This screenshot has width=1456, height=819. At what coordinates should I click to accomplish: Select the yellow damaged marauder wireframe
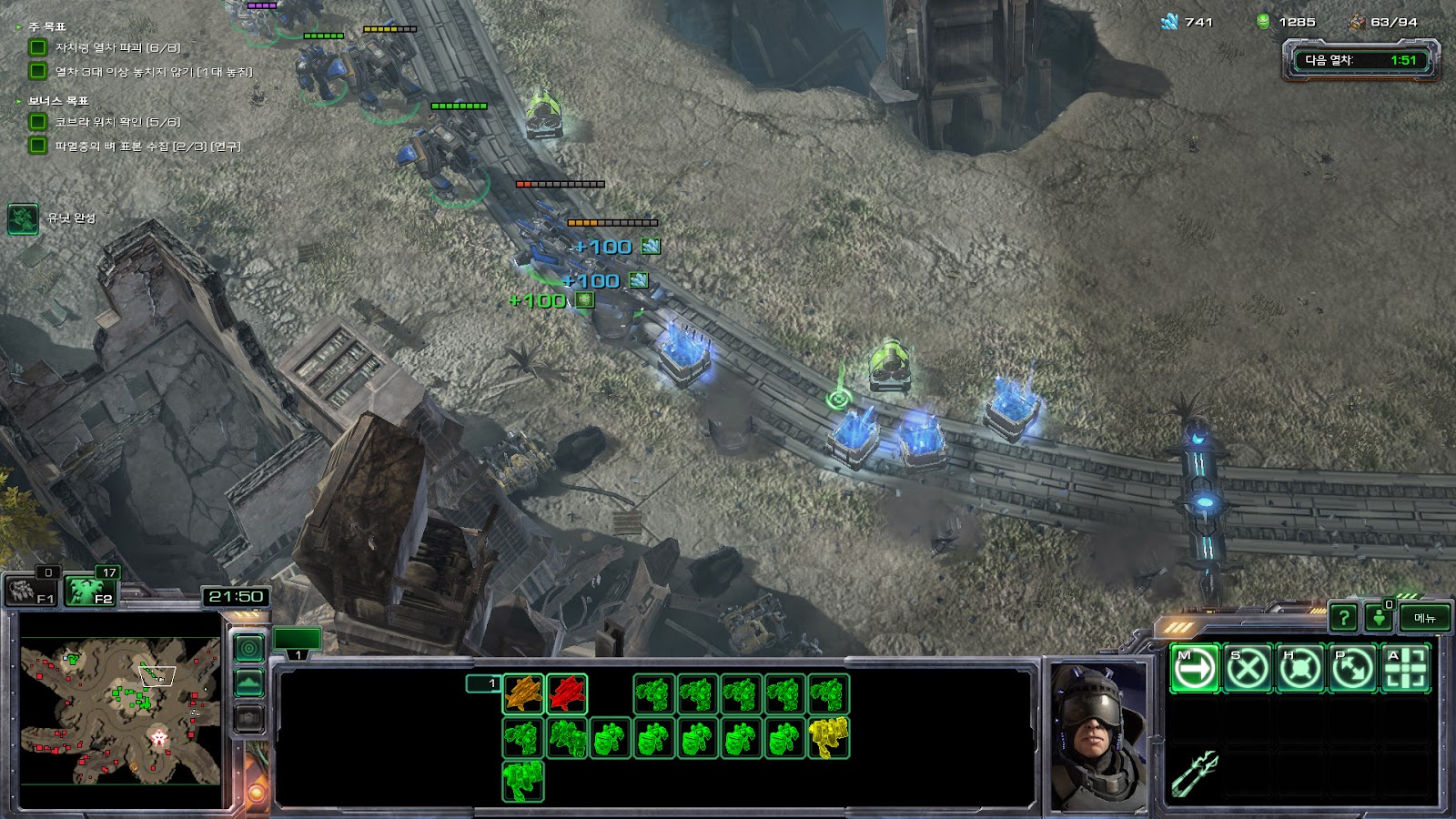point(828,737)
